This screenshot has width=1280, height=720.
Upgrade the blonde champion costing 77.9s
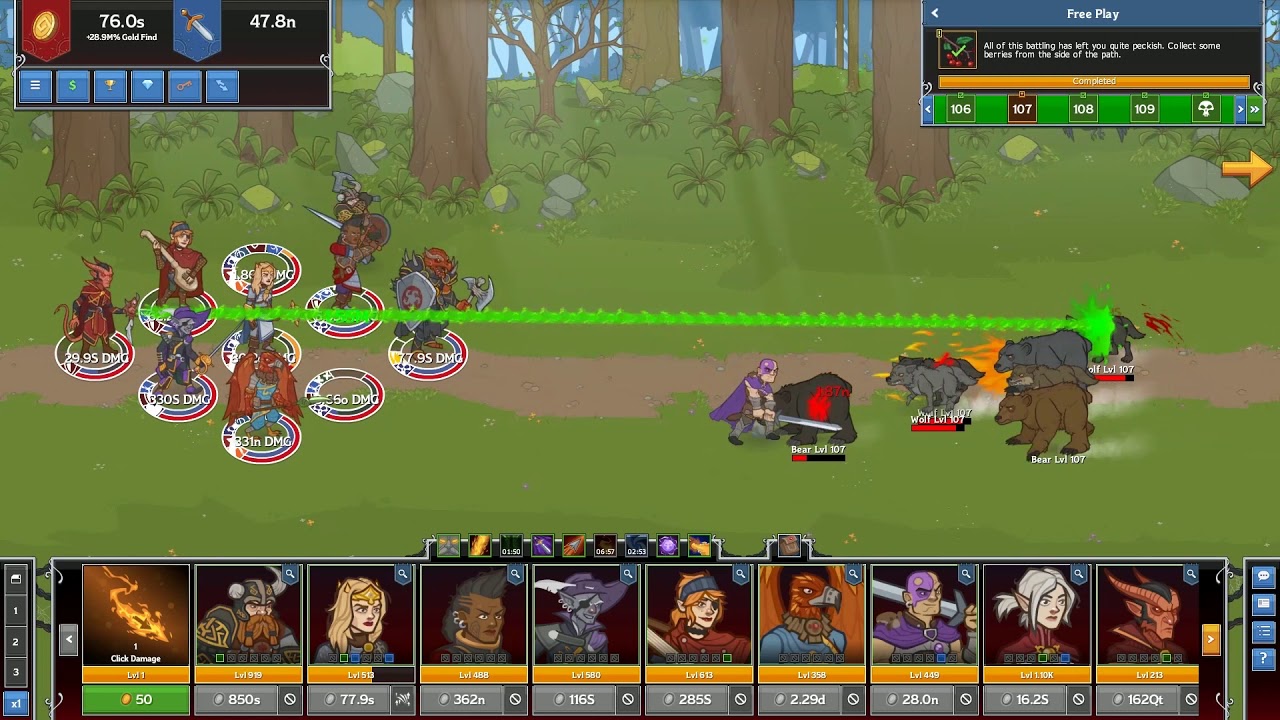tap(350, 699)
